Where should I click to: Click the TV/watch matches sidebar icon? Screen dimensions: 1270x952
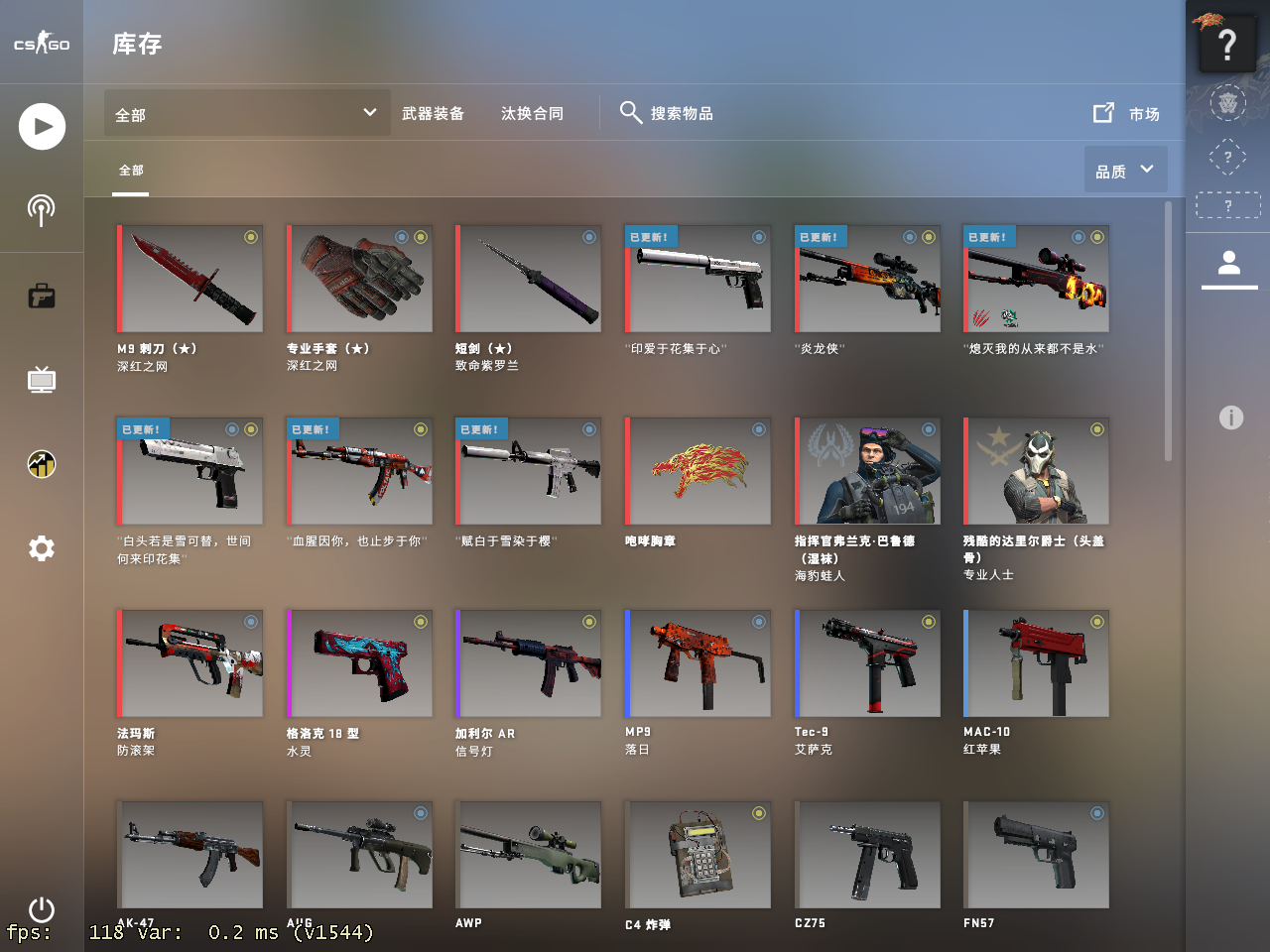click(x=41, y=380)
